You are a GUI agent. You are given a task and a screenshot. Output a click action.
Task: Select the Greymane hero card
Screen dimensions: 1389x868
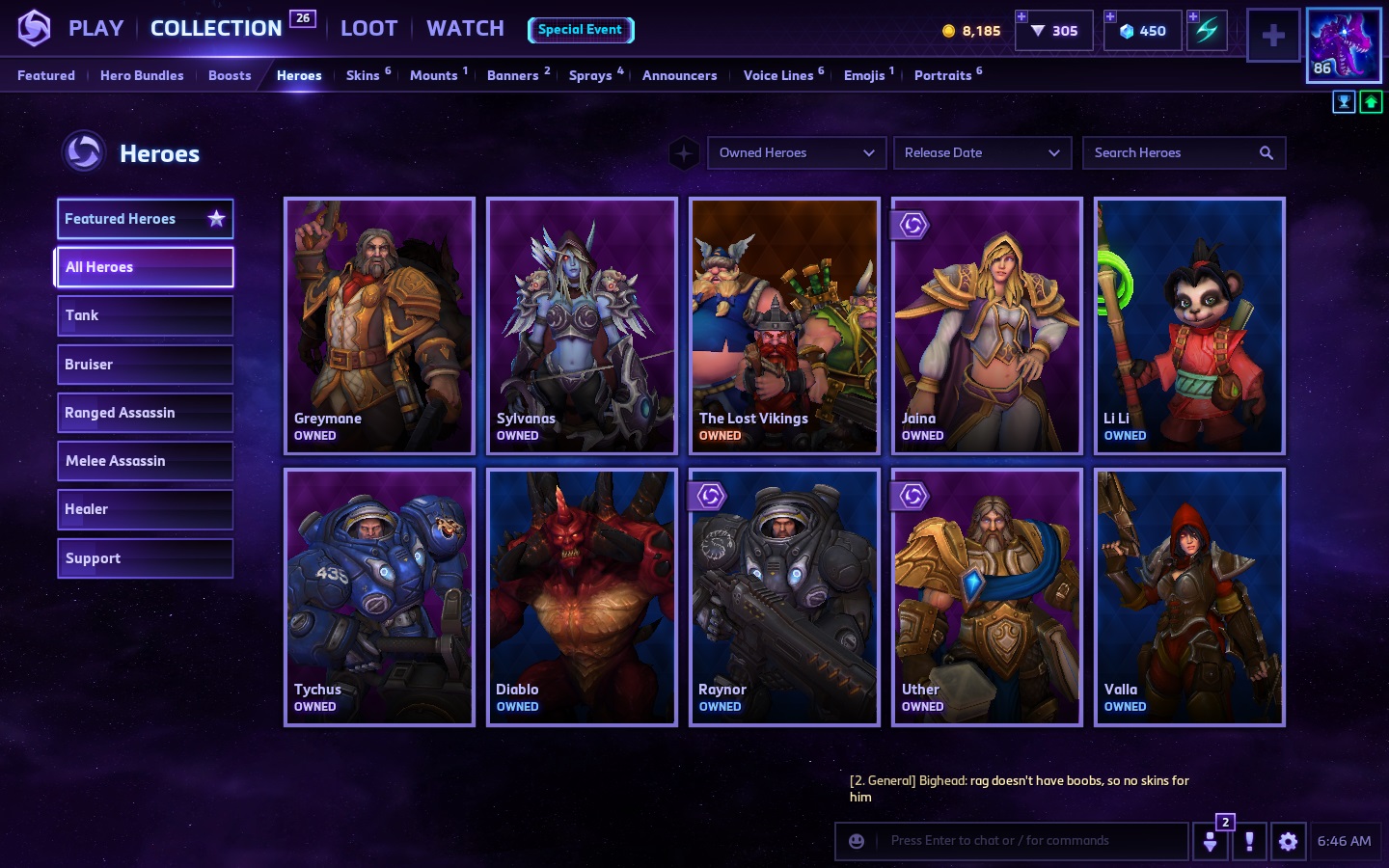[x=379, y=326]
